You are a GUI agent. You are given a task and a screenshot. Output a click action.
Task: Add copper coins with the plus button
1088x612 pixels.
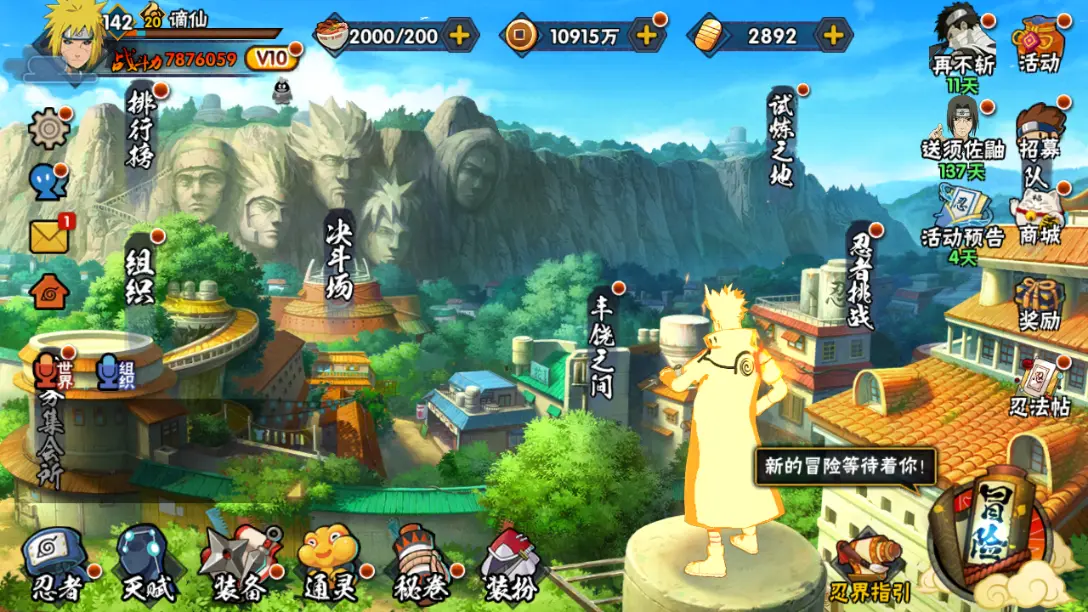(x=647, y=36)
